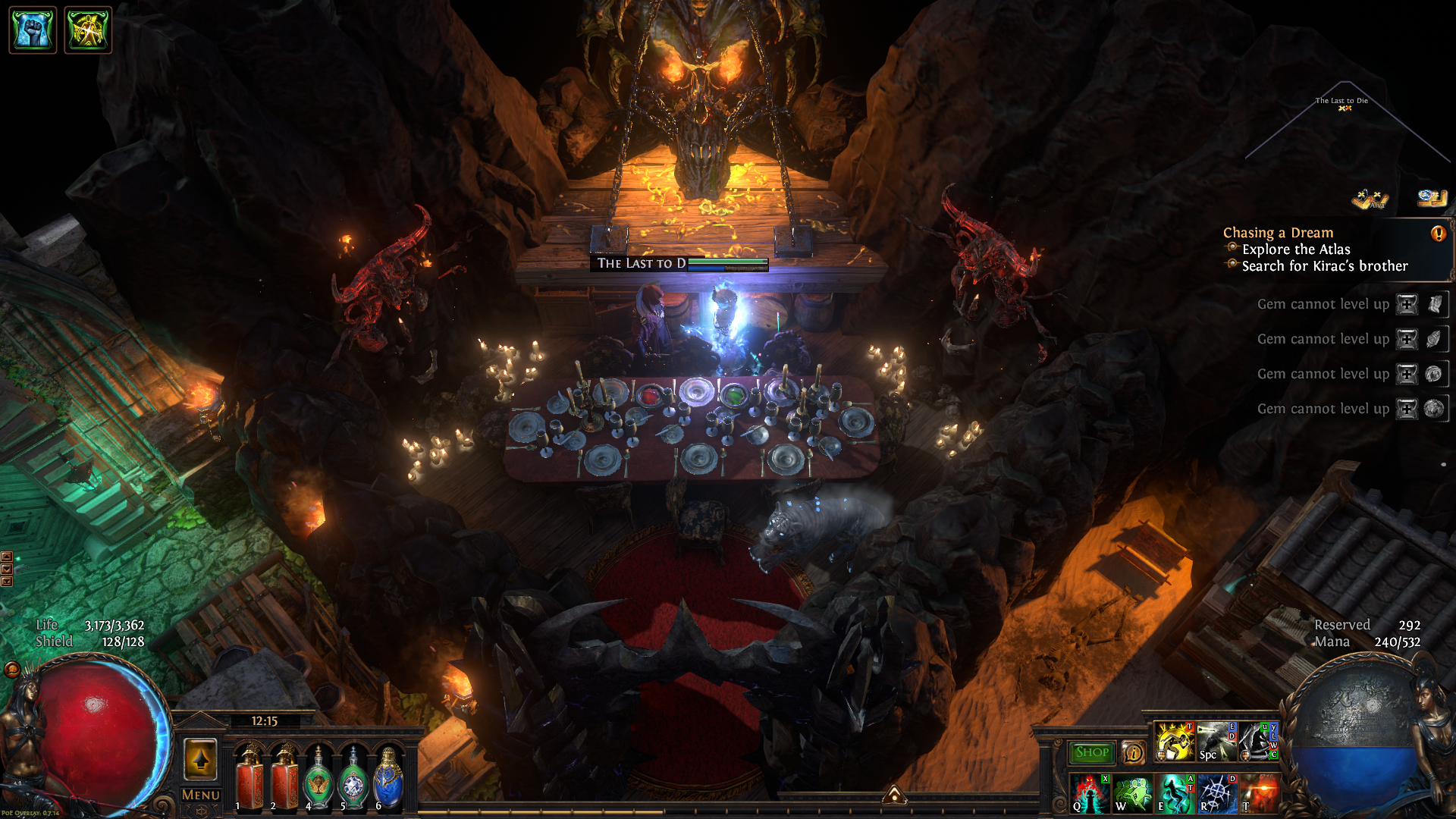The image size is (1456, 819).
Task: Activate the green running figures skill on W
Action: [1132, 792]
